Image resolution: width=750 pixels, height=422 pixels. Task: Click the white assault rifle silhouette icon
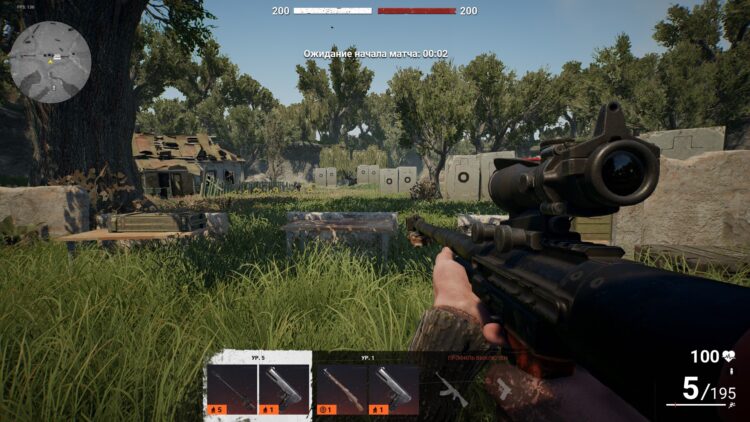451,389
